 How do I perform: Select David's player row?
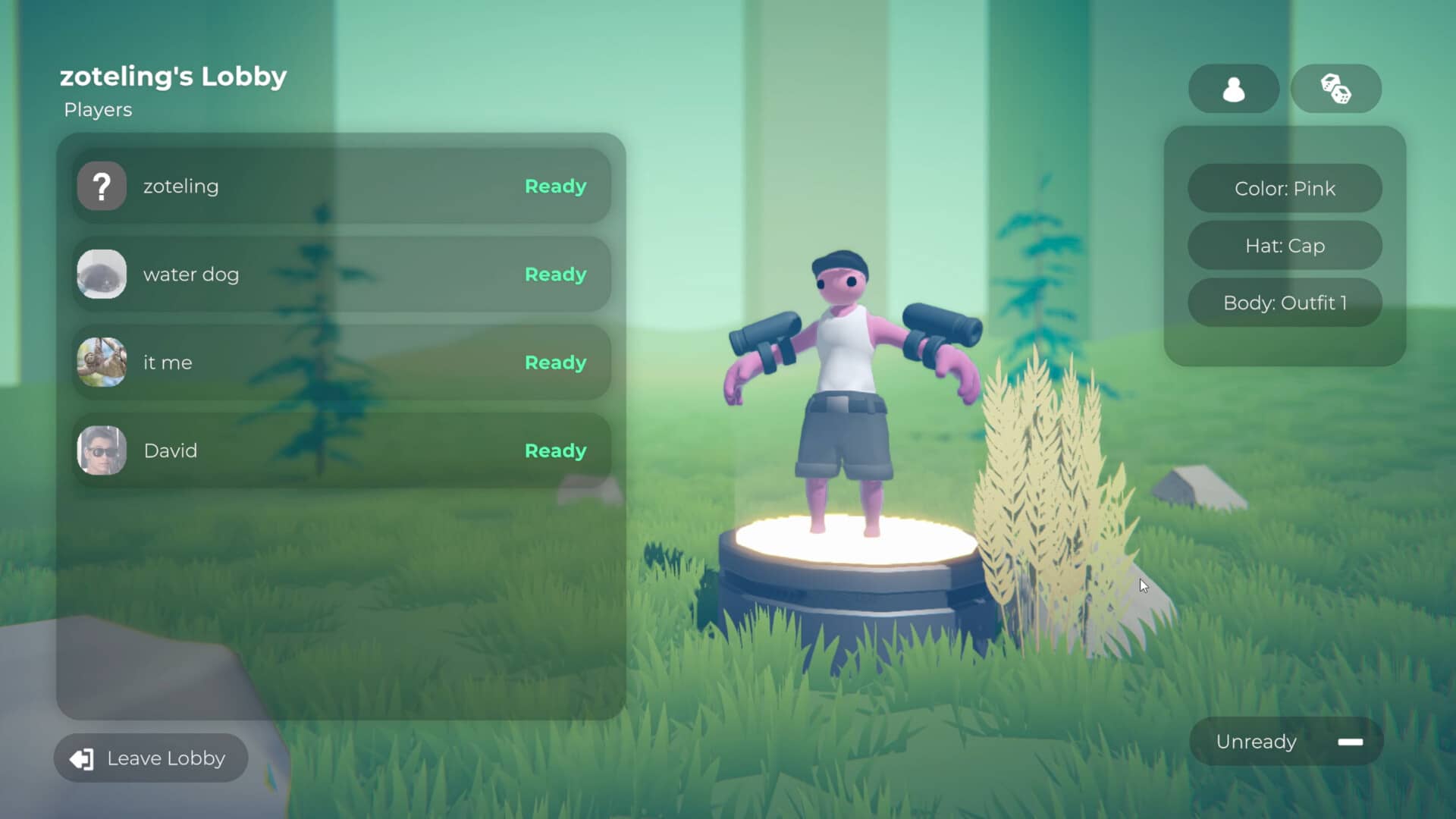point(341,450)
